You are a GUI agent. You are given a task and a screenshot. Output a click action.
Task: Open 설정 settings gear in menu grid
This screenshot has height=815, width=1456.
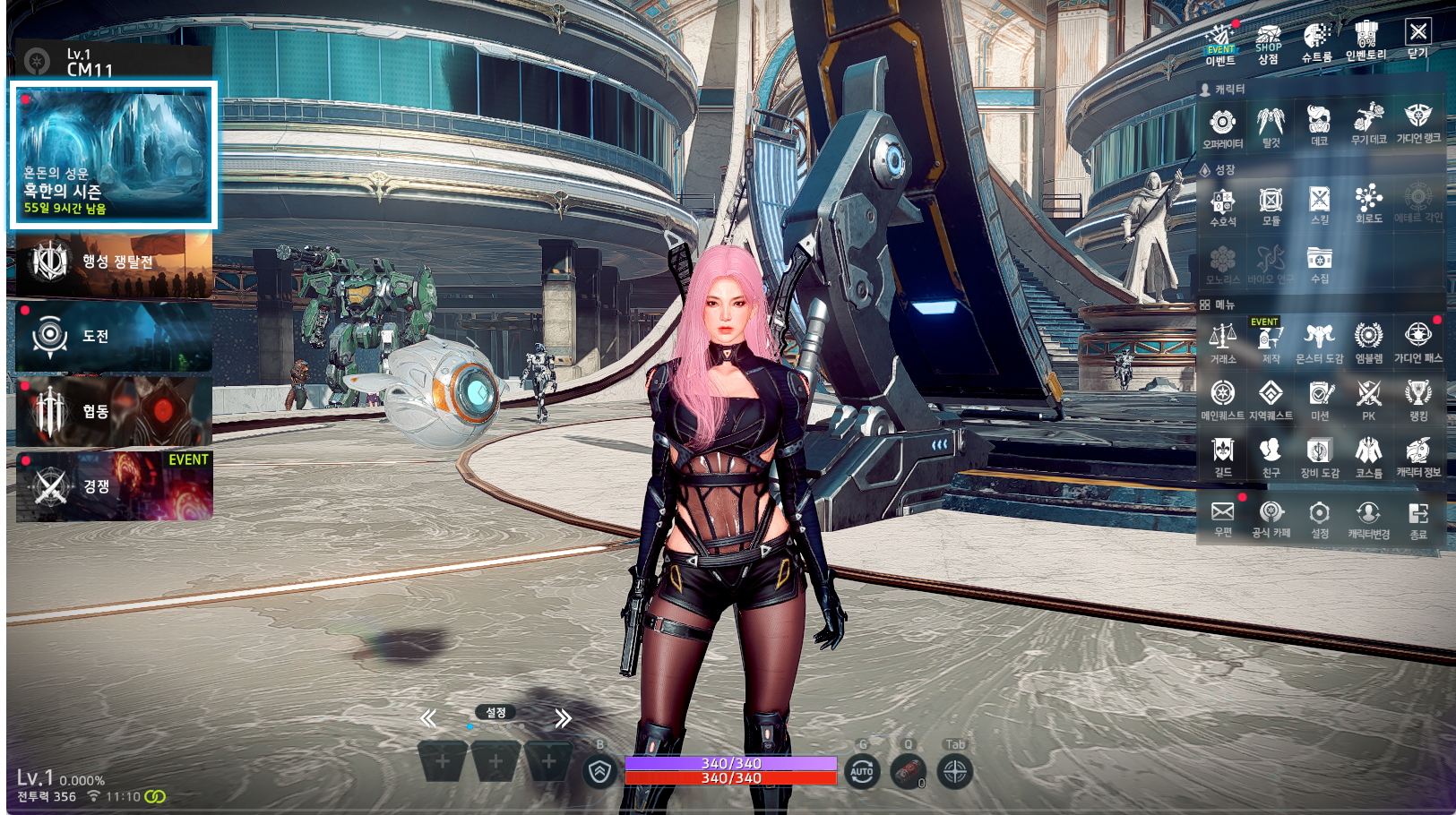pyautogui.click(x=1320, y=519)
